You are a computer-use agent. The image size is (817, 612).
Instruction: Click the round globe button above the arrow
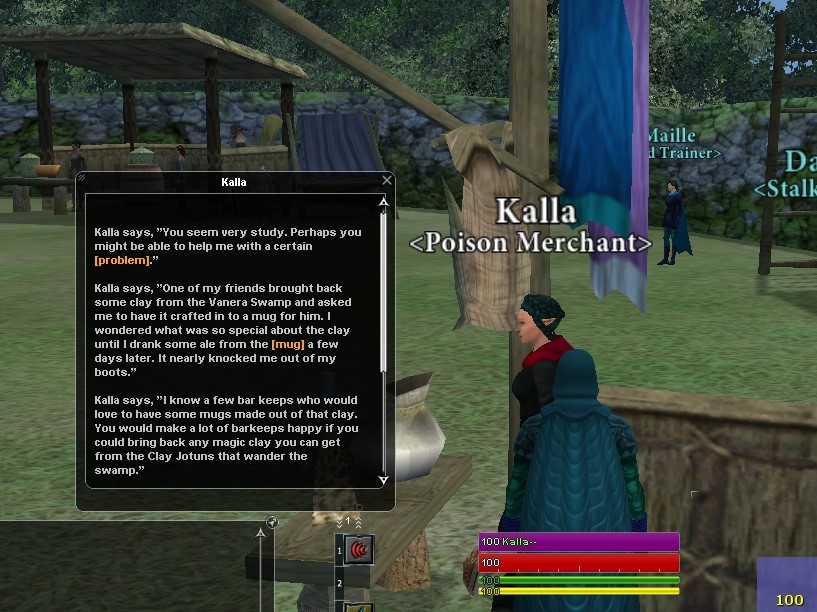pos(271,522)
